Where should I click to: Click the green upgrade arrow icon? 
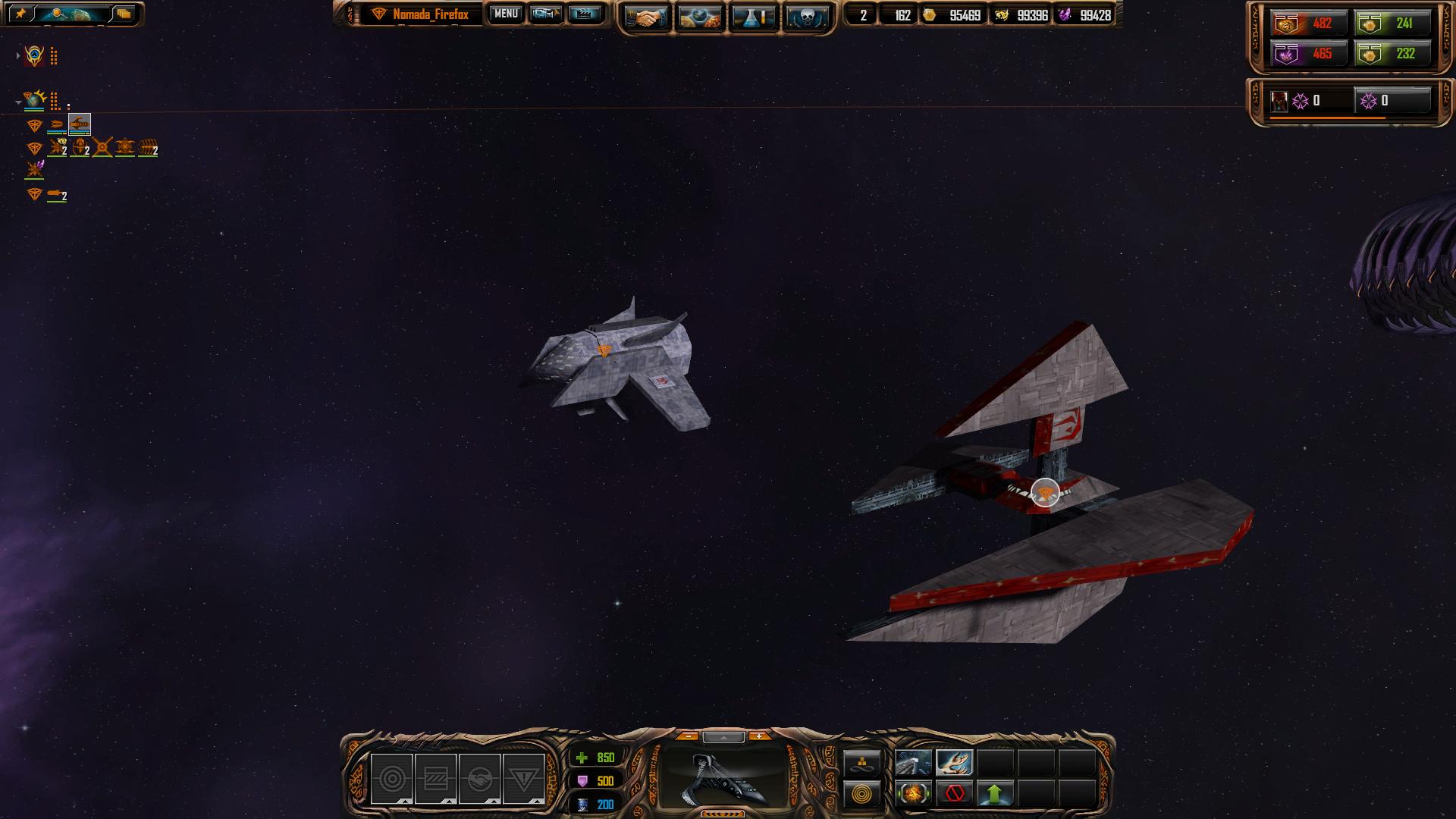995,794
